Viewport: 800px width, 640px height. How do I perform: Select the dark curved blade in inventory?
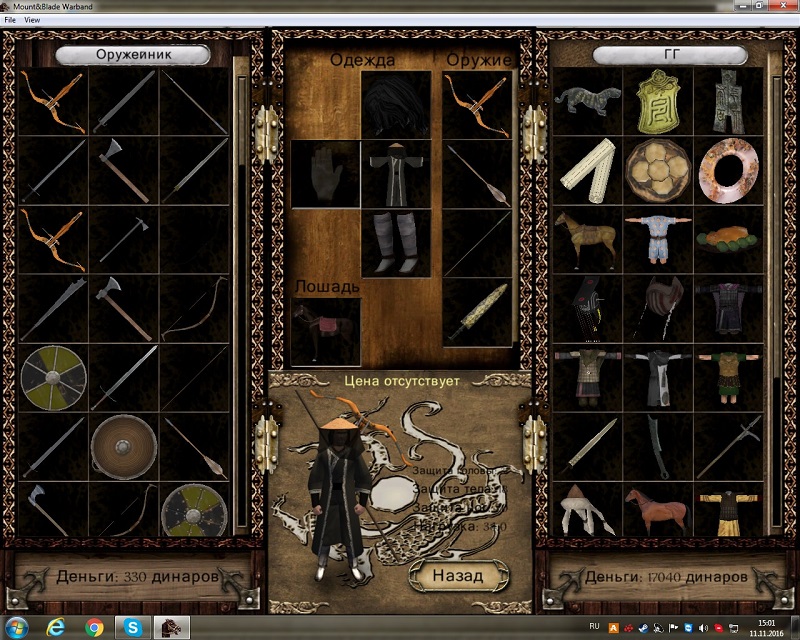coord(658,445)
